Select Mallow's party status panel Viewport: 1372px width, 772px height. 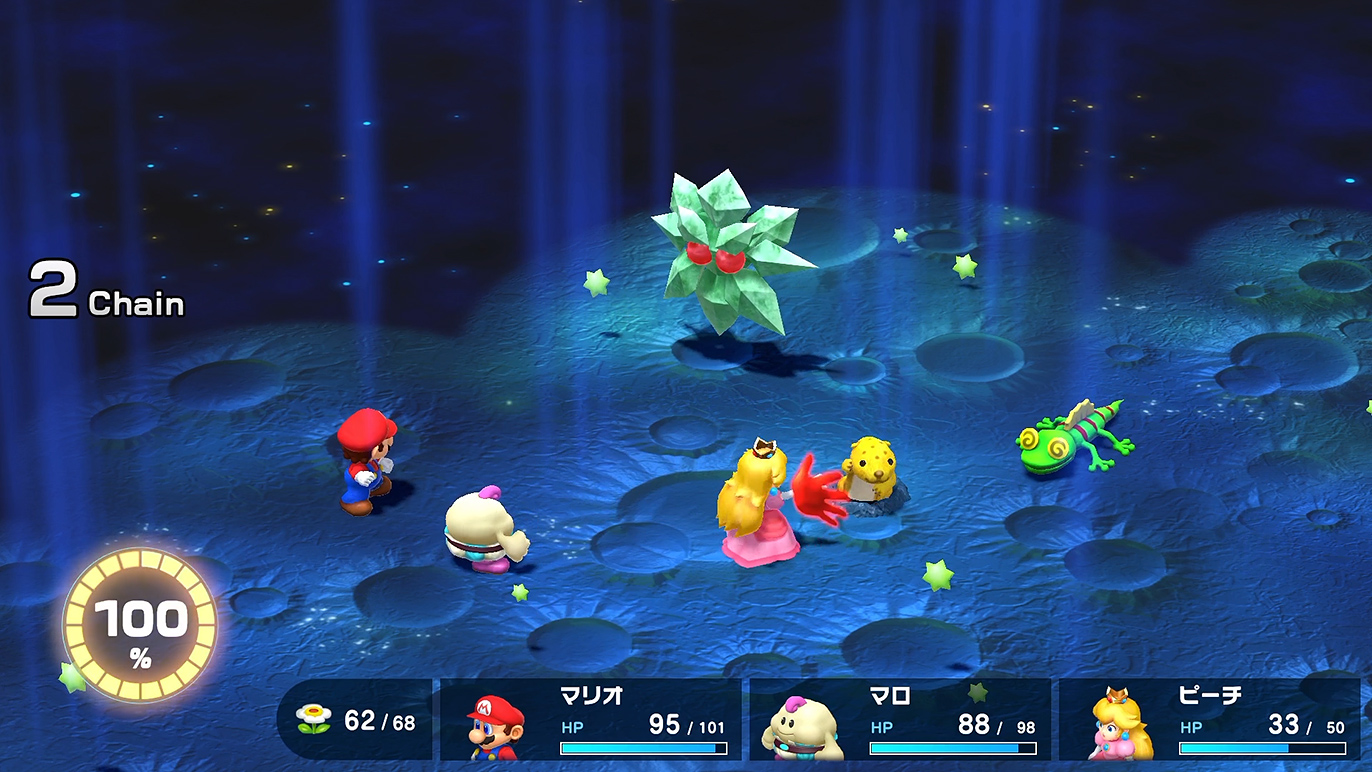900,720
